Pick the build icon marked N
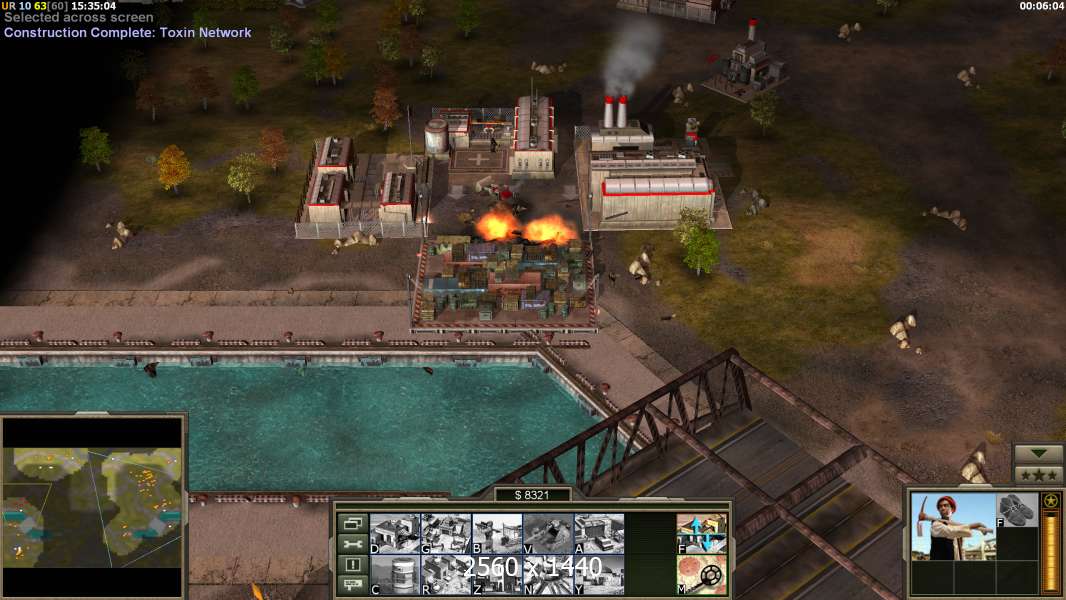 point(547,574)
